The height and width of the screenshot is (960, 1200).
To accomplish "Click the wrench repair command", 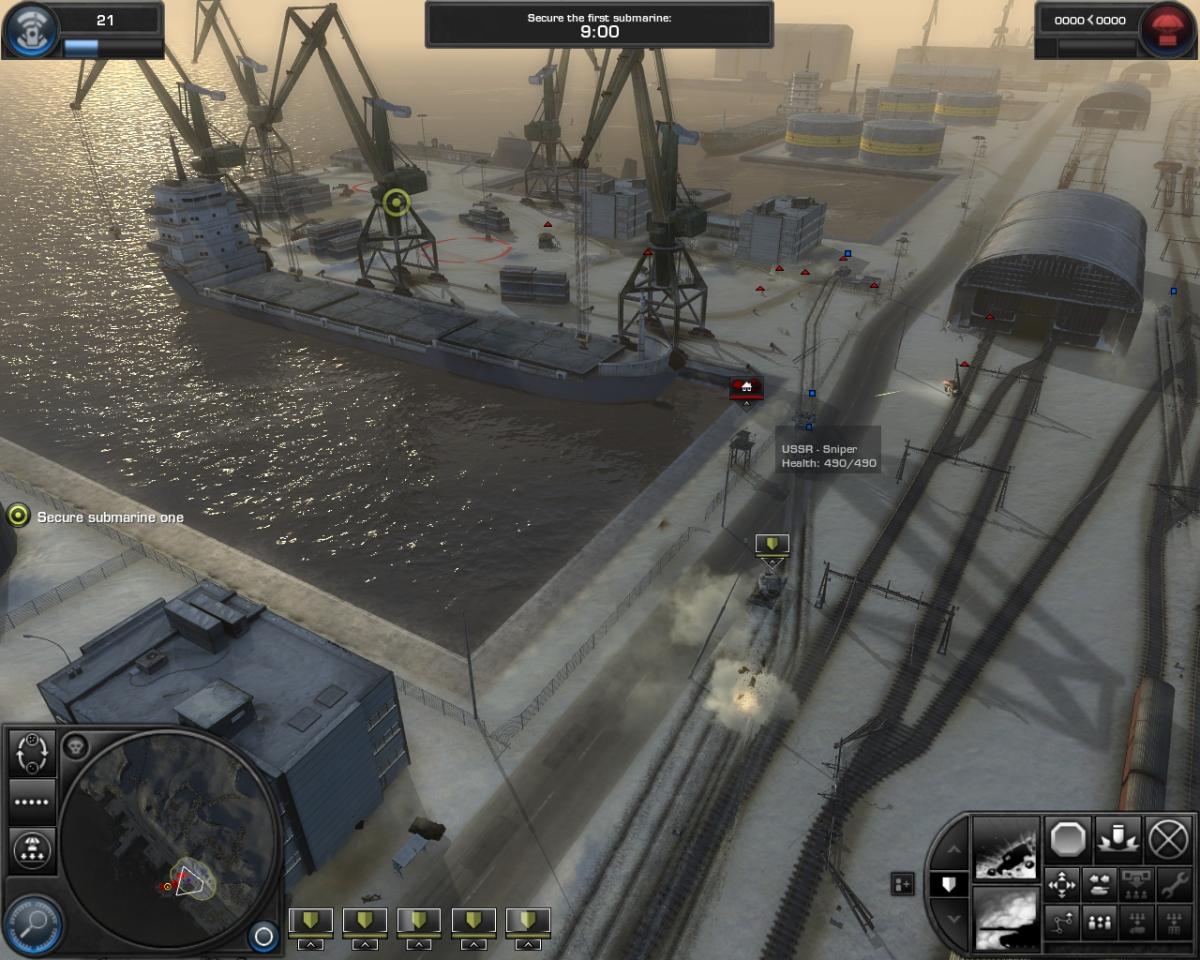I will pyautogui.click(x=1172, y=885).
